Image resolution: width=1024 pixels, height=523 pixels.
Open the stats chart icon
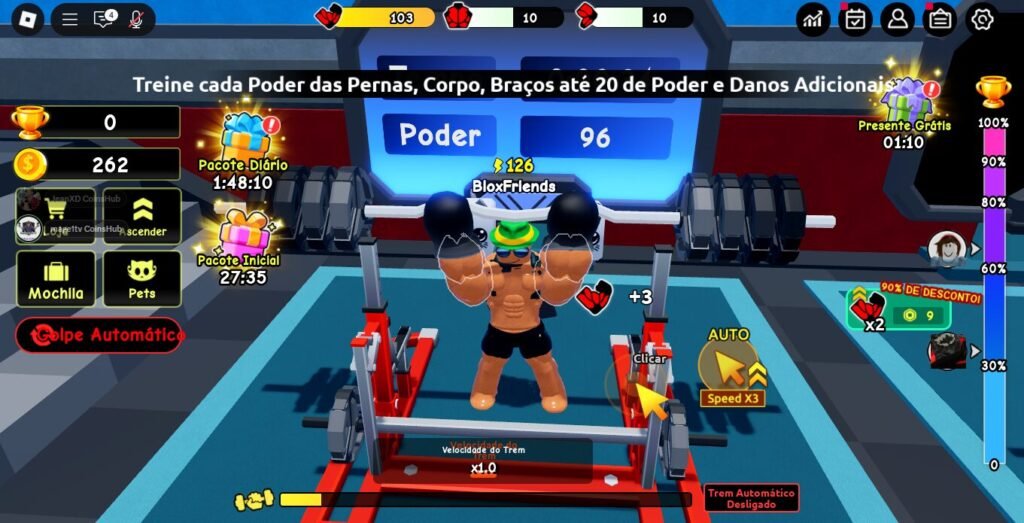[x=813, y=19]
